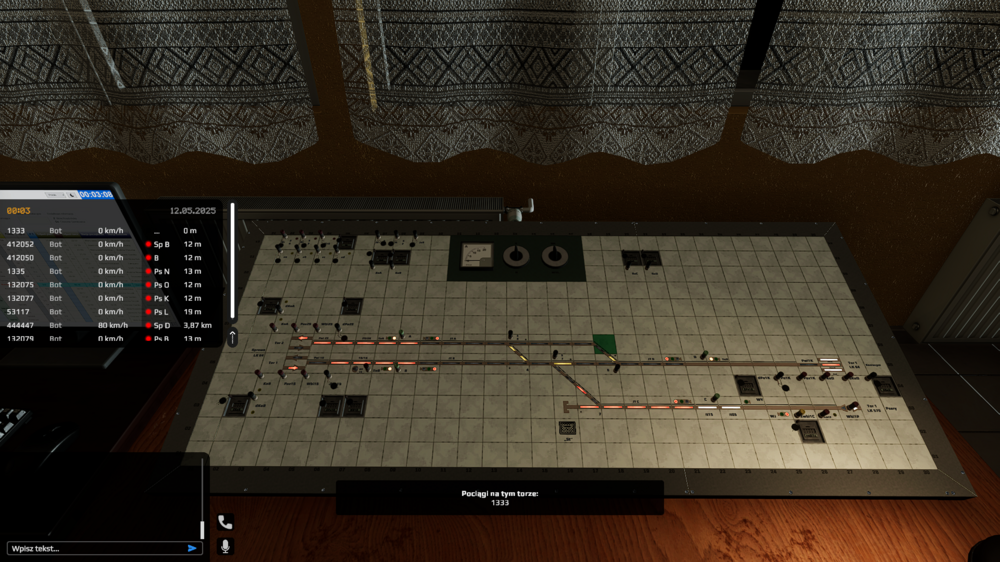Select train 412052 row
This screenshot has height=562, width=1000.
click(21, 244)
